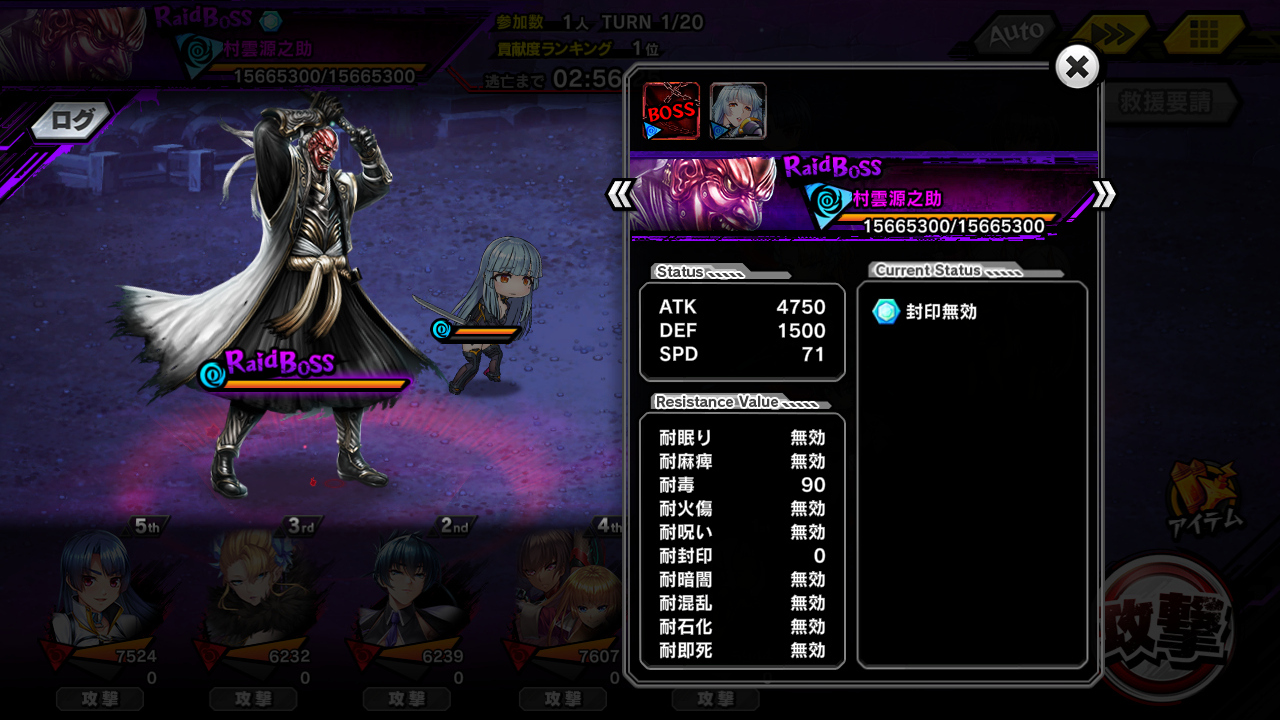Toggle Auto battle mode
Viewport: 1280px width, 720px height.
click(1016, 35)
